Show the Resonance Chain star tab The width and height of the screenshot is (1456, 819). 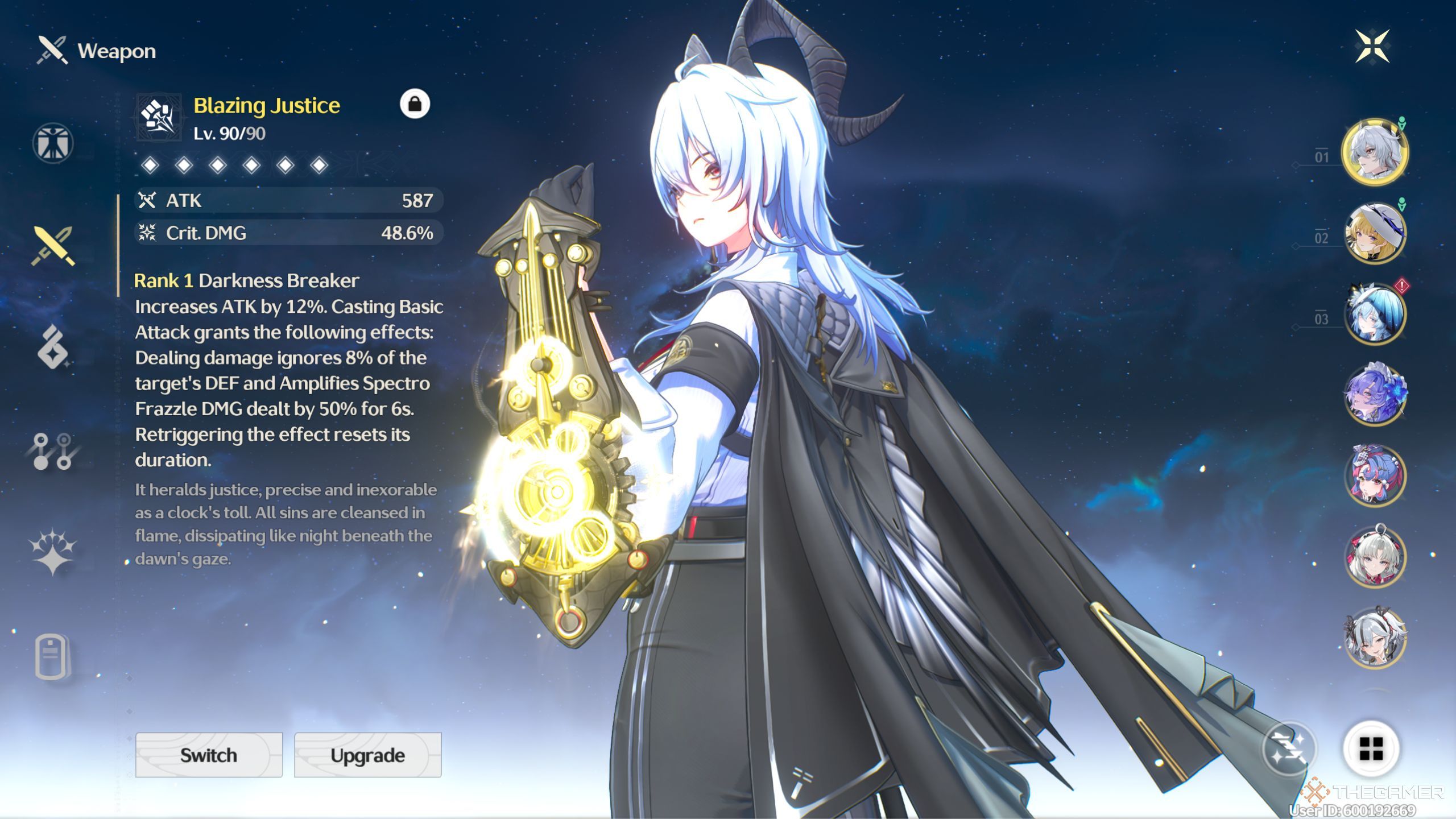[x=53, y=552]
